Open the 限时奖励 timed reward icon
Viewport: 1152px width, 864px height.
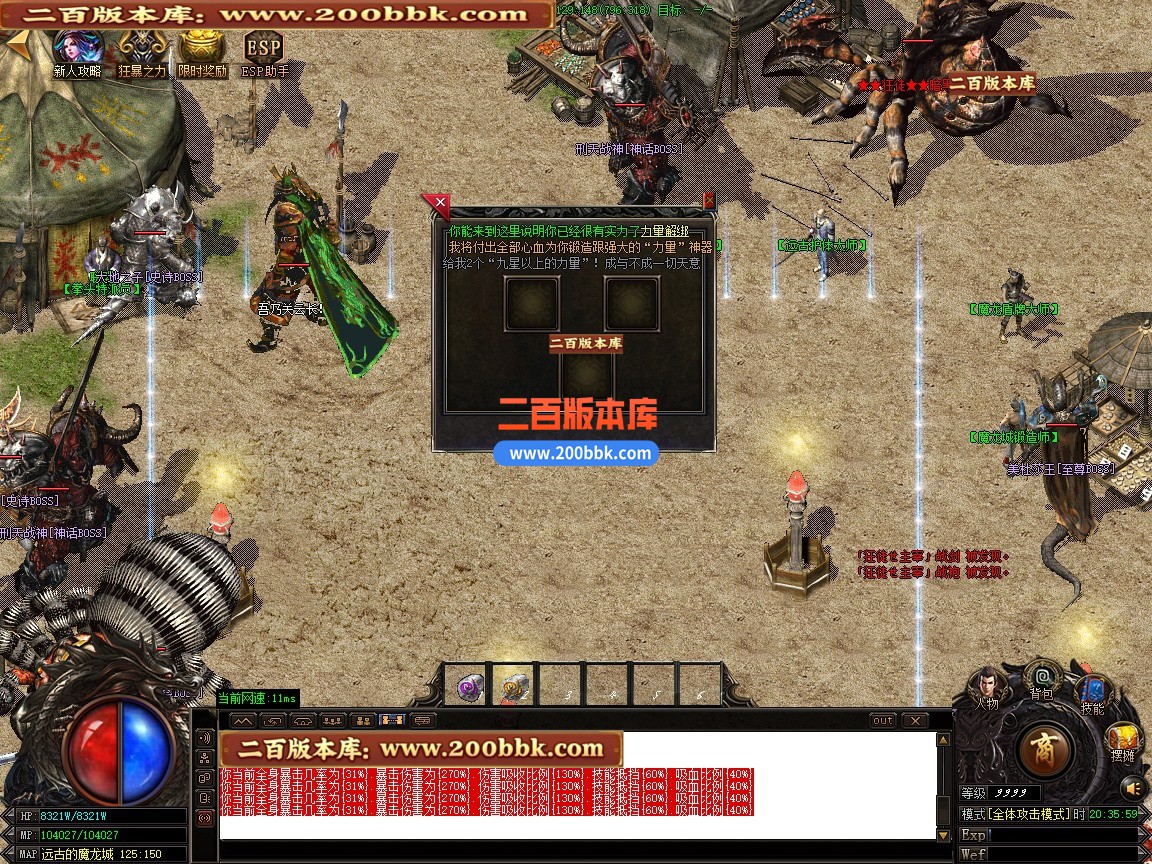click(202, 48)
